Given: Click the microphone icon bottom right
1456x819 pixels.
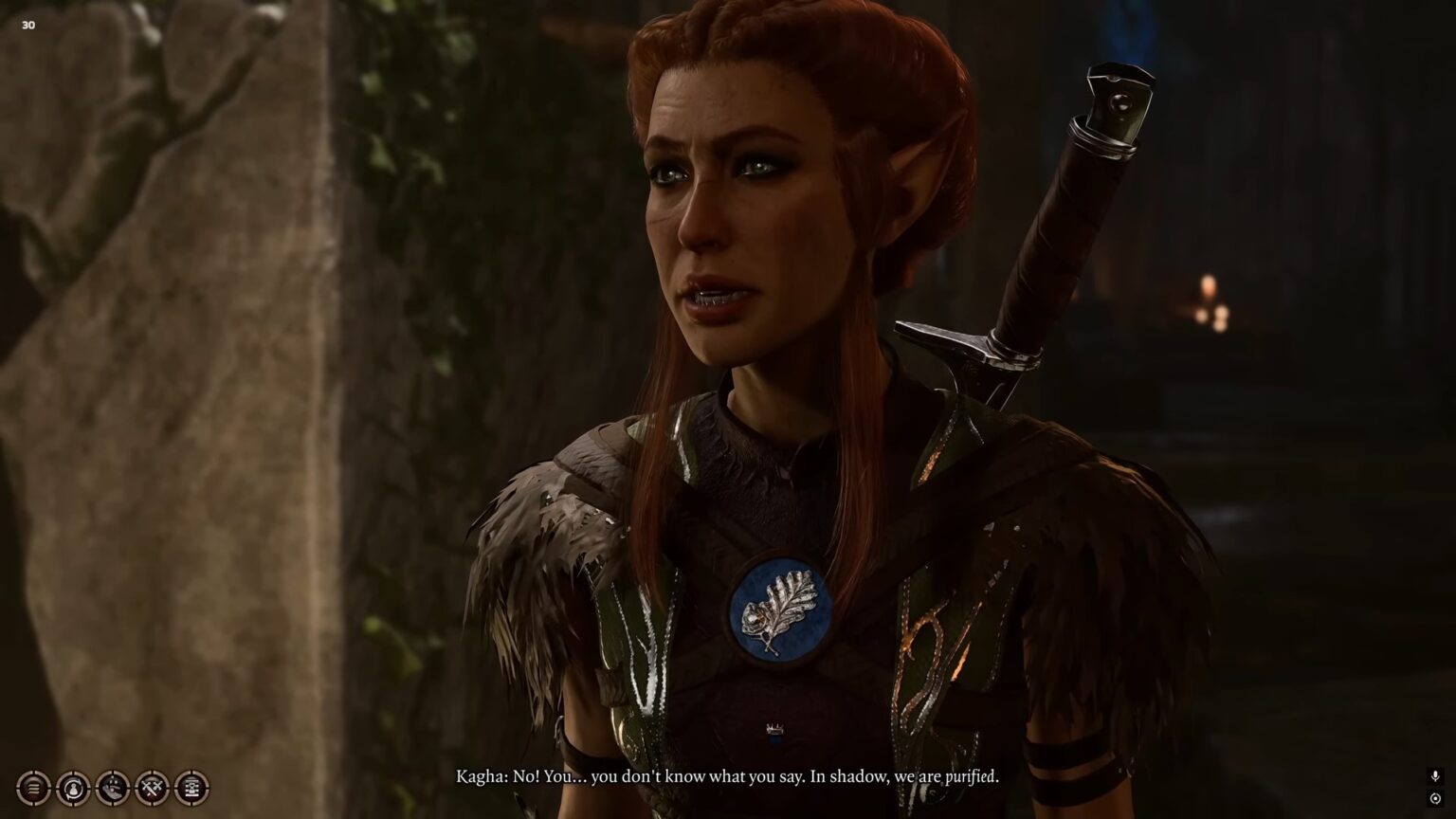Looking at the screenshot, I should (1435, 774).
